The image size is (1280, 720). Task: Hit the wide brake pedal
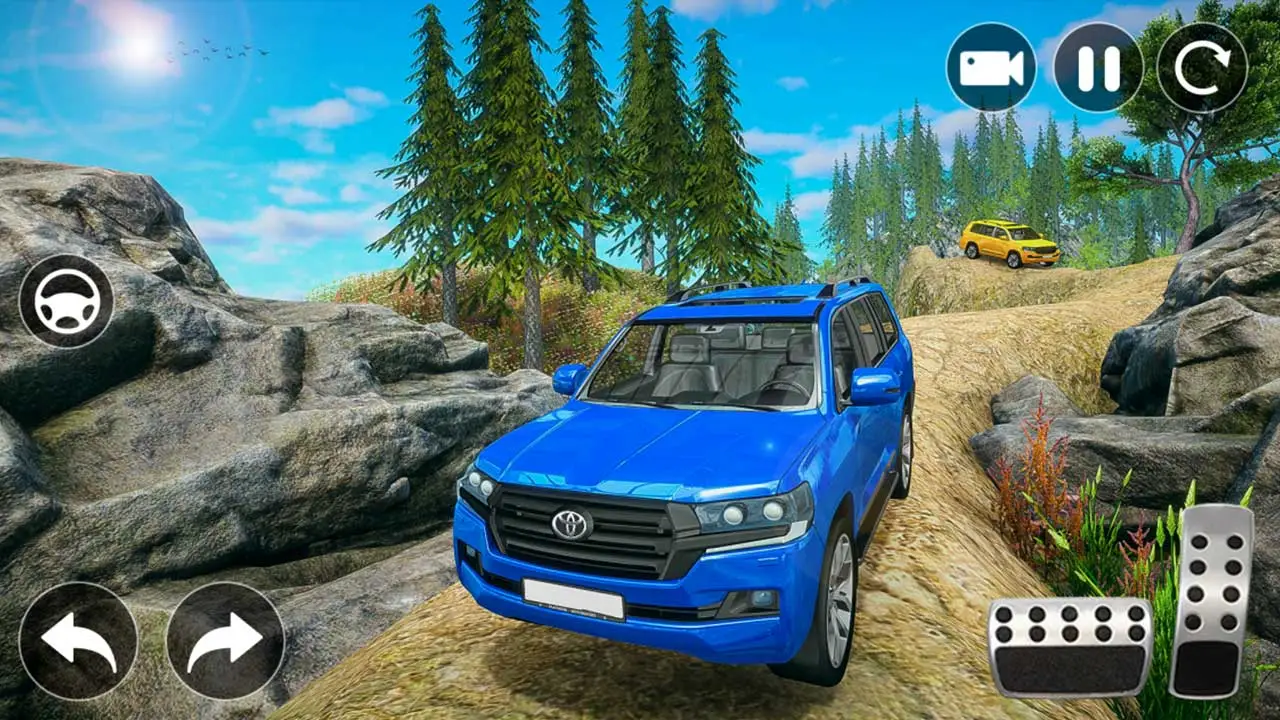[1070, 647]
